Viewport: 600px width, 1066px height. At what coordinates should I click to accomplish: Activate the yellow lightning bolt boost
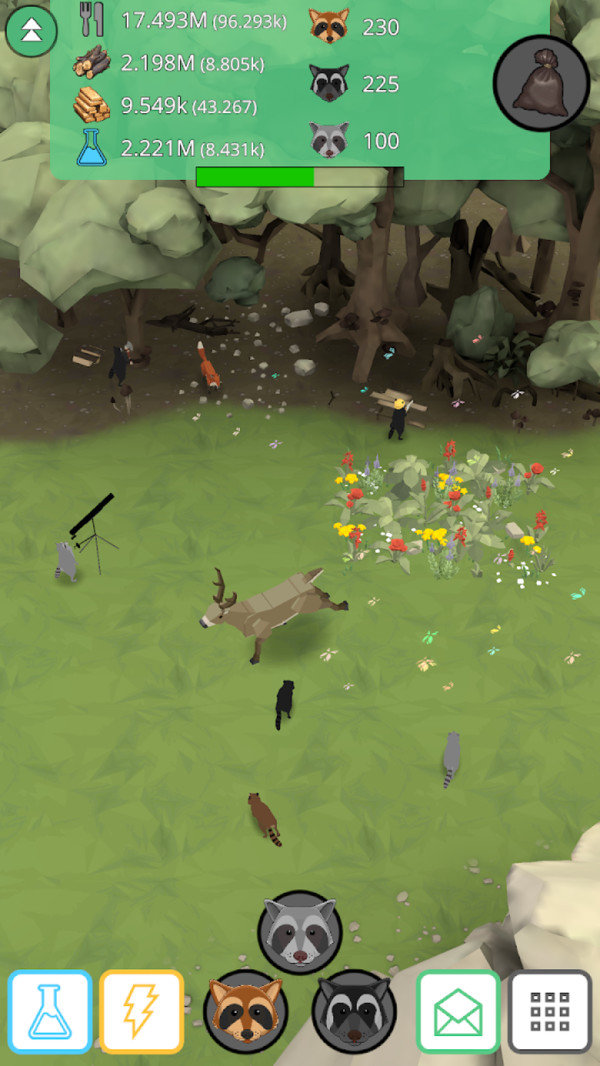click(141, 1011)
